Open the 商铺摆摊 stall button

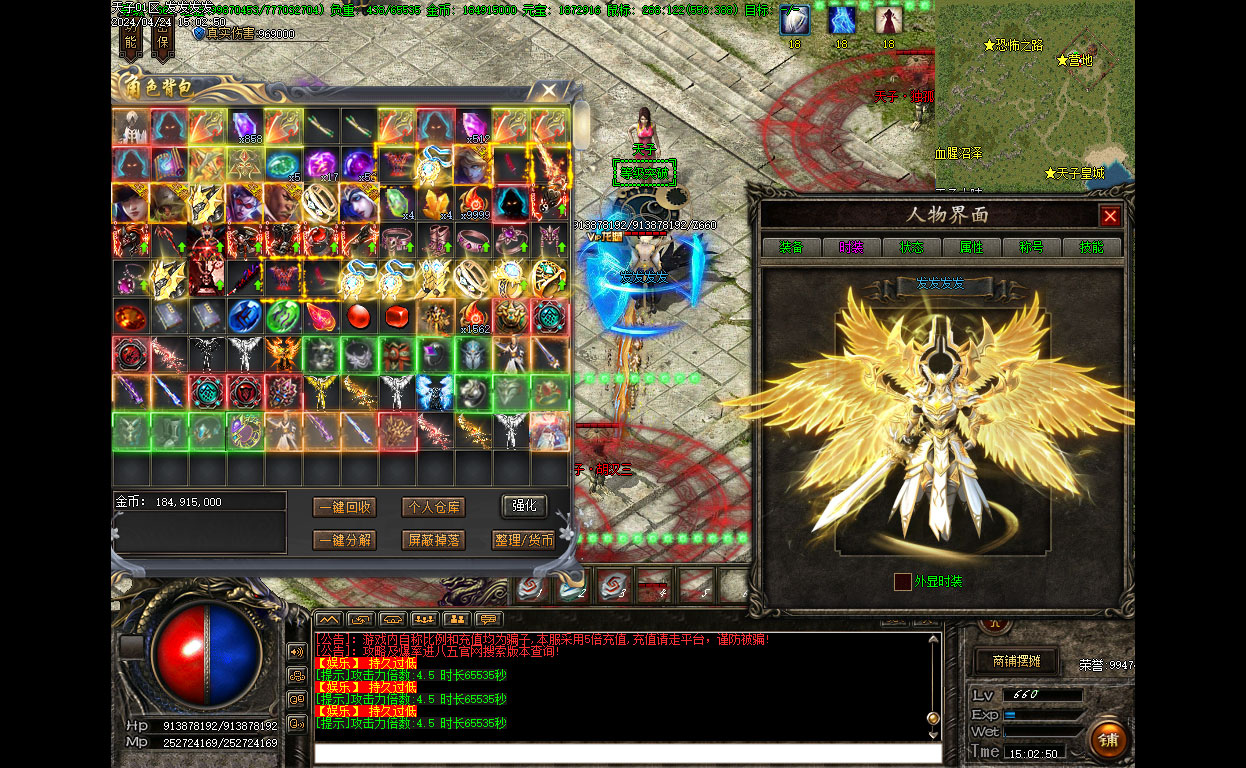[x=1016, y=661]
